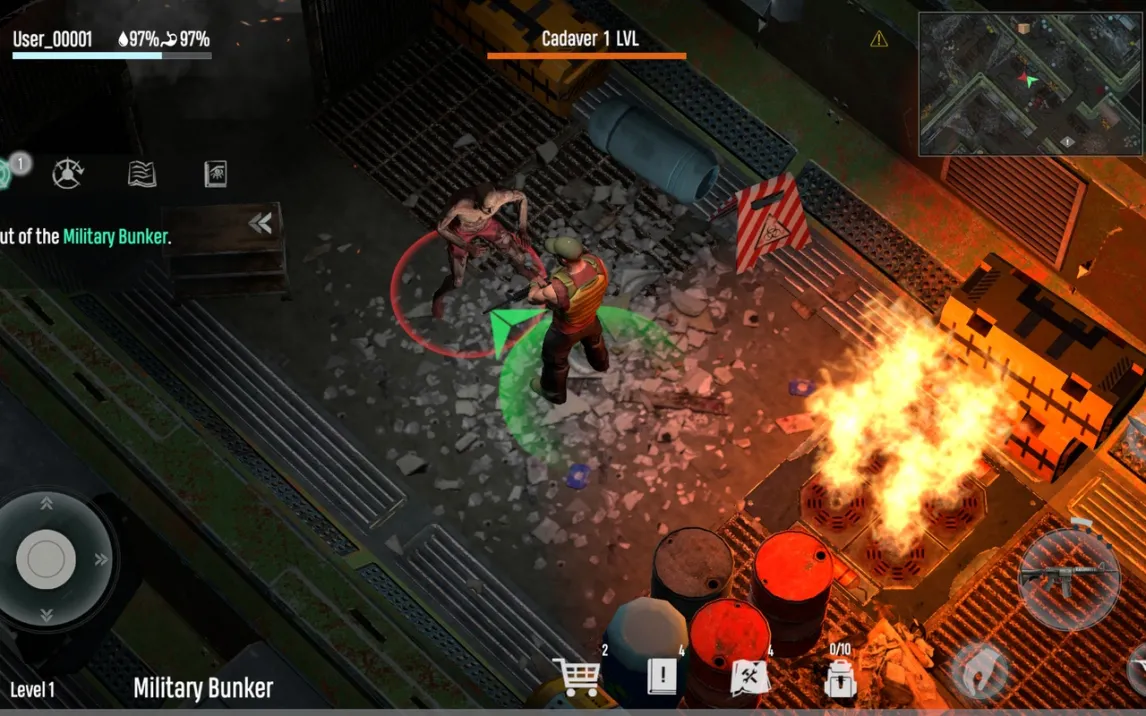Open the quest journal with exclamation mark
This screenshot has width=1146, height=716.
tap(661, 677)
